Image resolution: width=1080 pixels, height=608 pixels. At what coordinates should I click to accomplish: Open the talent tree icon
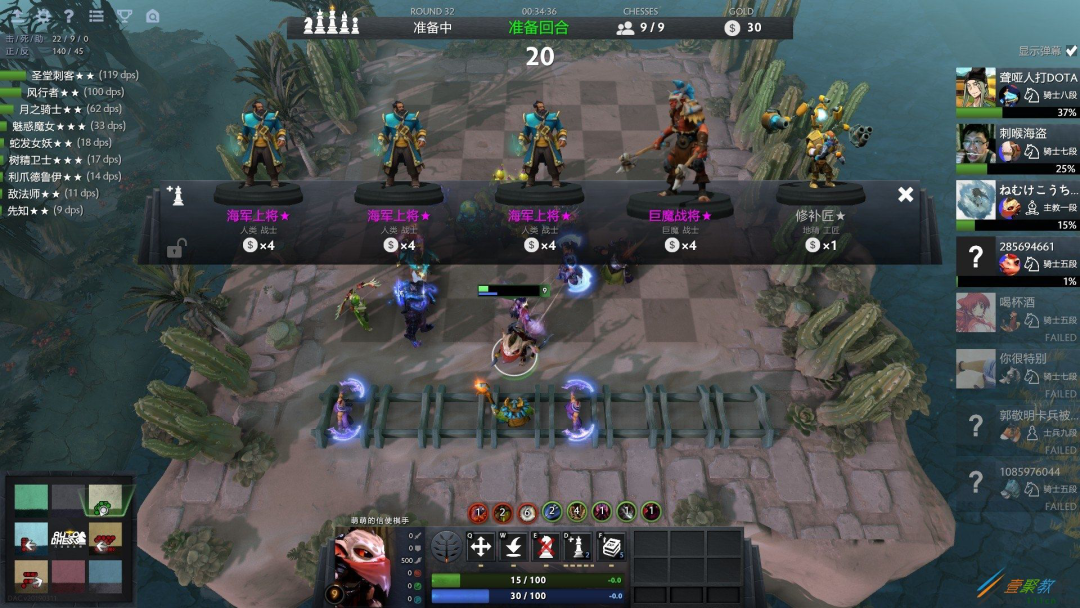point(447,546)
